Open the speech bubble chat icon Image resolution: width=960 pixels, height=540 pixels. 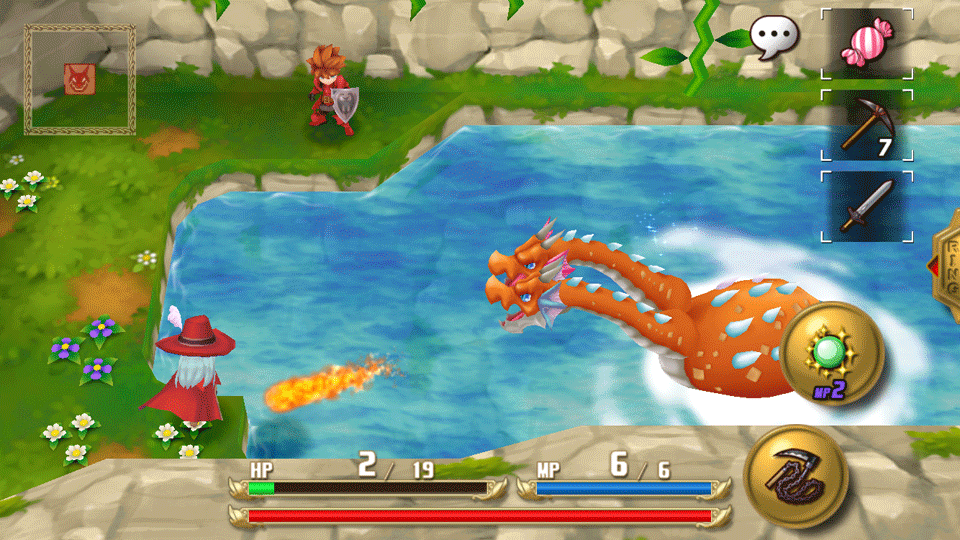pos(774,38)
